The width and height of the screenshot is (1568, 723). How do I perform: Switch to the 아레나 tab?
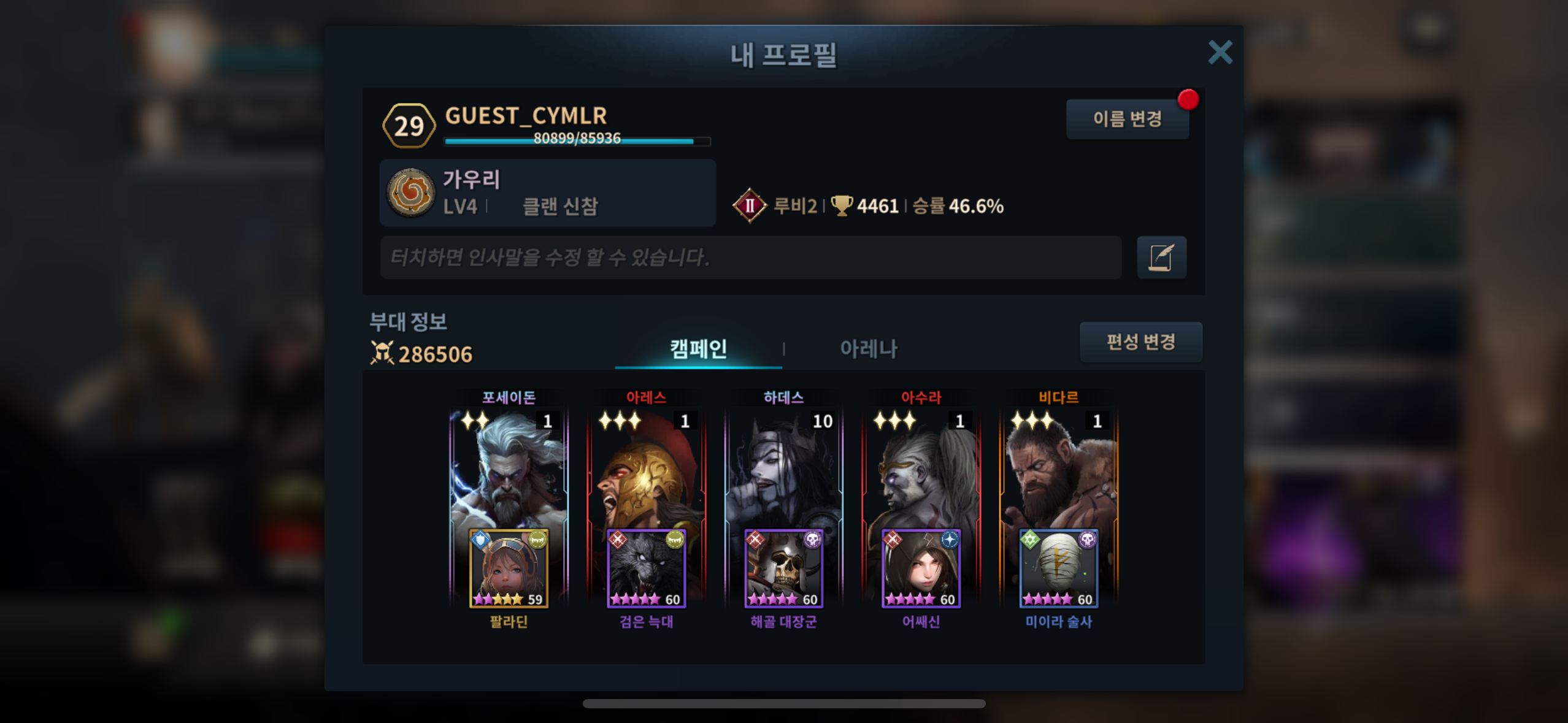click(868, 349)
